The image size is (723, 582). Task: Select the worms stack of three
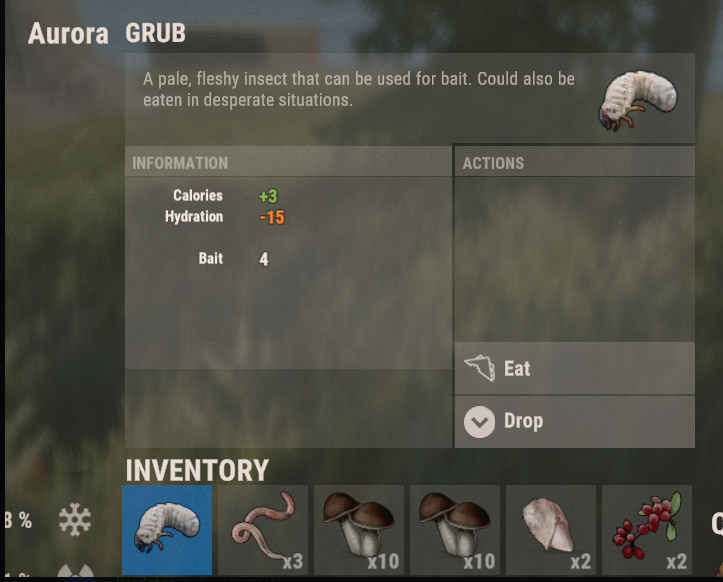pyautogui.click(x=263, y=530)
